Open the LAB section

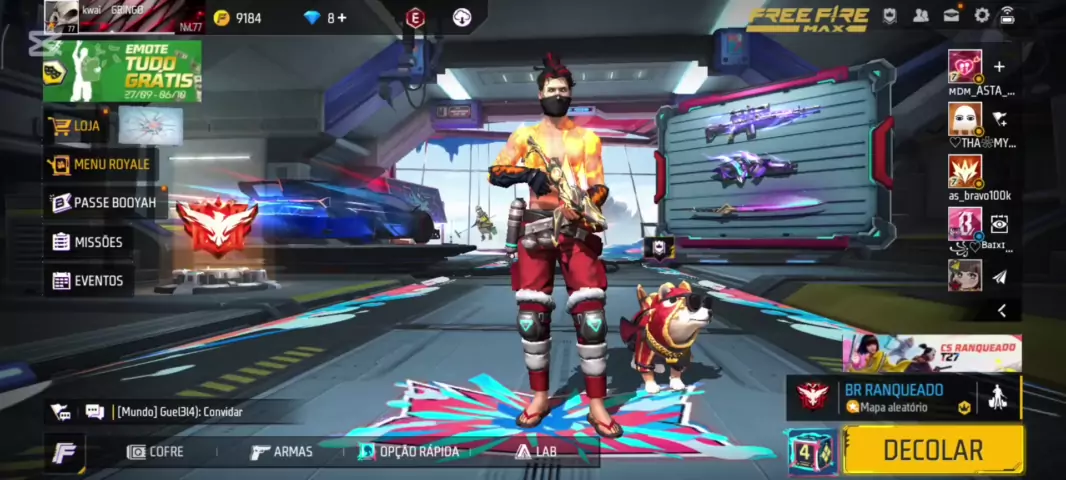(x=535, y=452)
